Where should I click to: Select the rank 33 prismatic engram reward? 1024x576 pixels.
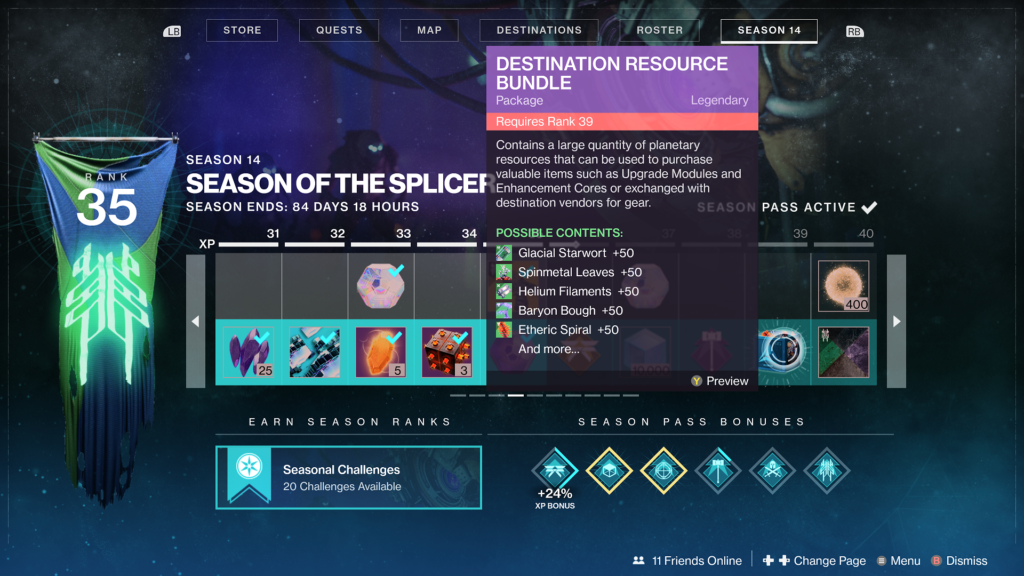[381, 286]
